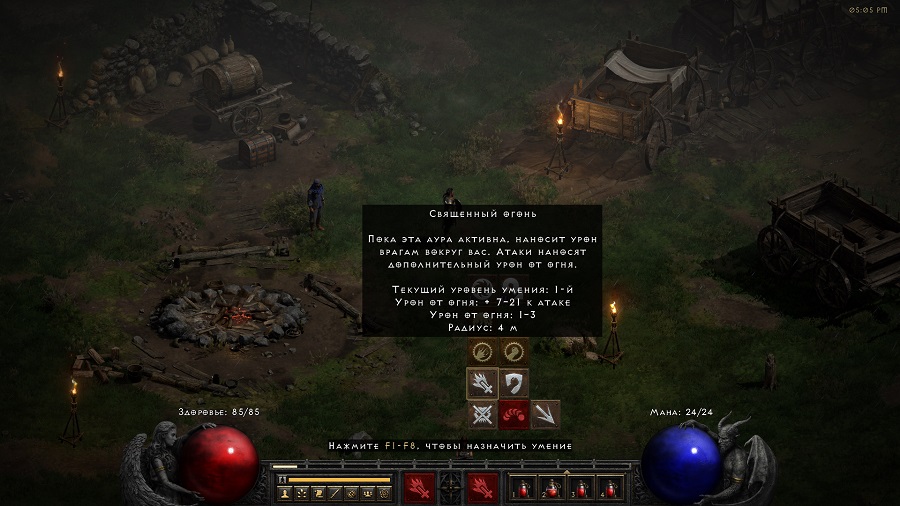900x506 pixels.
Task: Choose the white shield skill icon
Action: point(514,383)
